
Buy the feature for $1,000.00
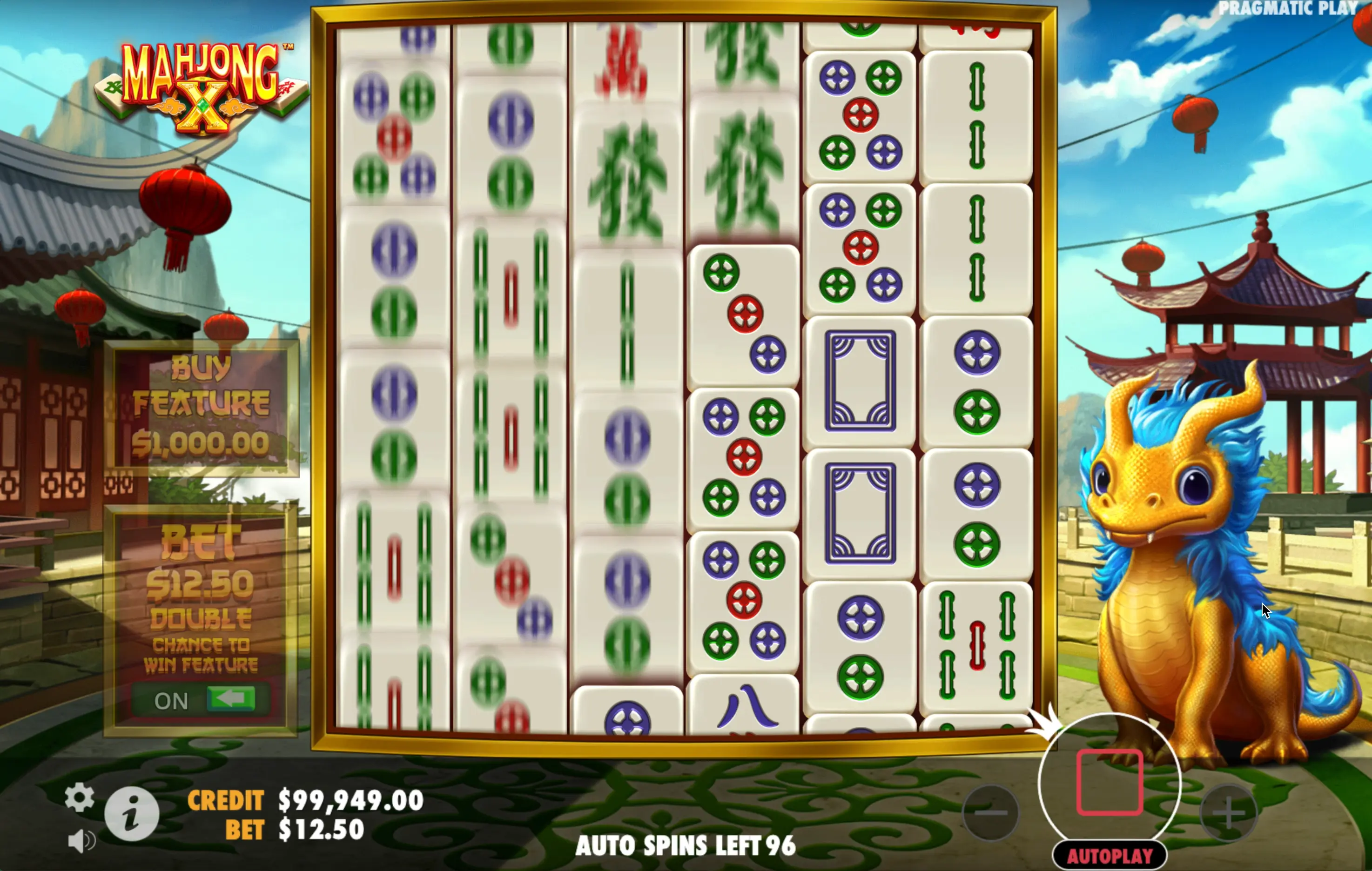click(201, 408)
